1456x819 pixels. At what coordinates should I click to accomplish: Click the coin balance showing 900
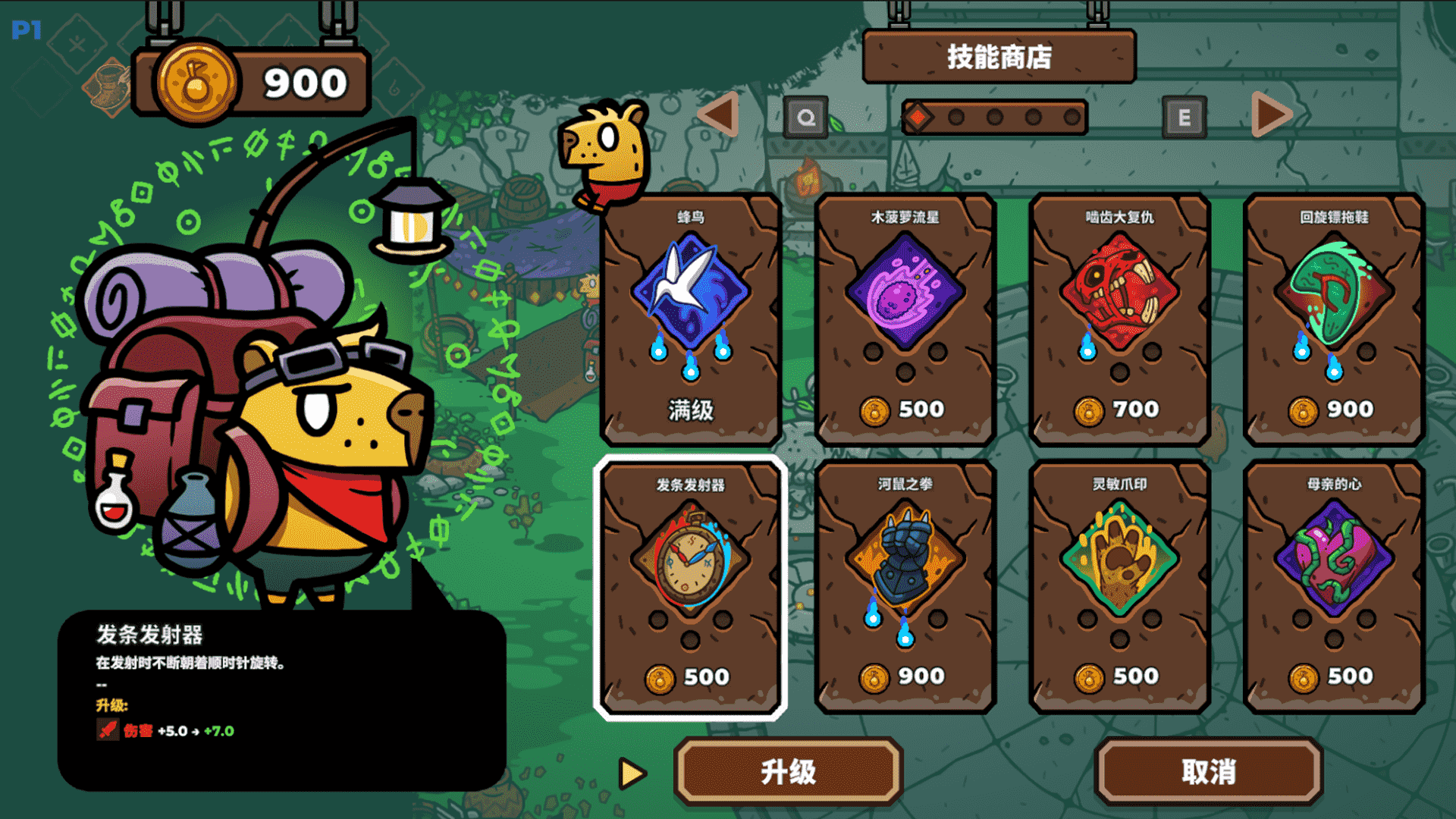pyautogui.click(x=250, y=82)
